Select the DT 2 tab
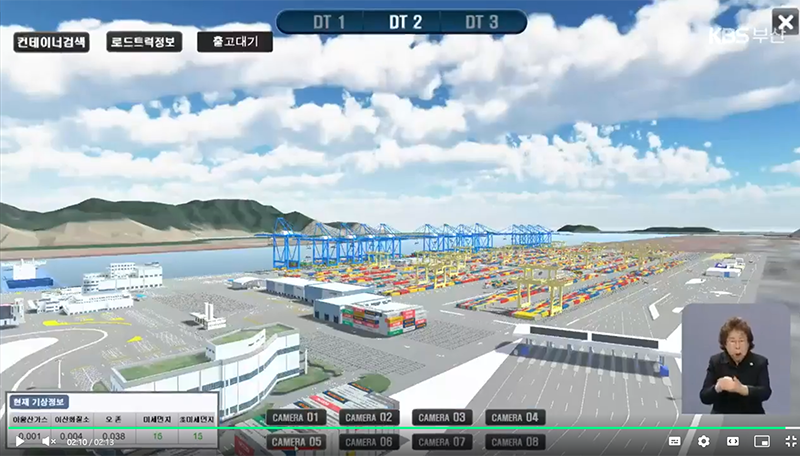 pos(403,22)
